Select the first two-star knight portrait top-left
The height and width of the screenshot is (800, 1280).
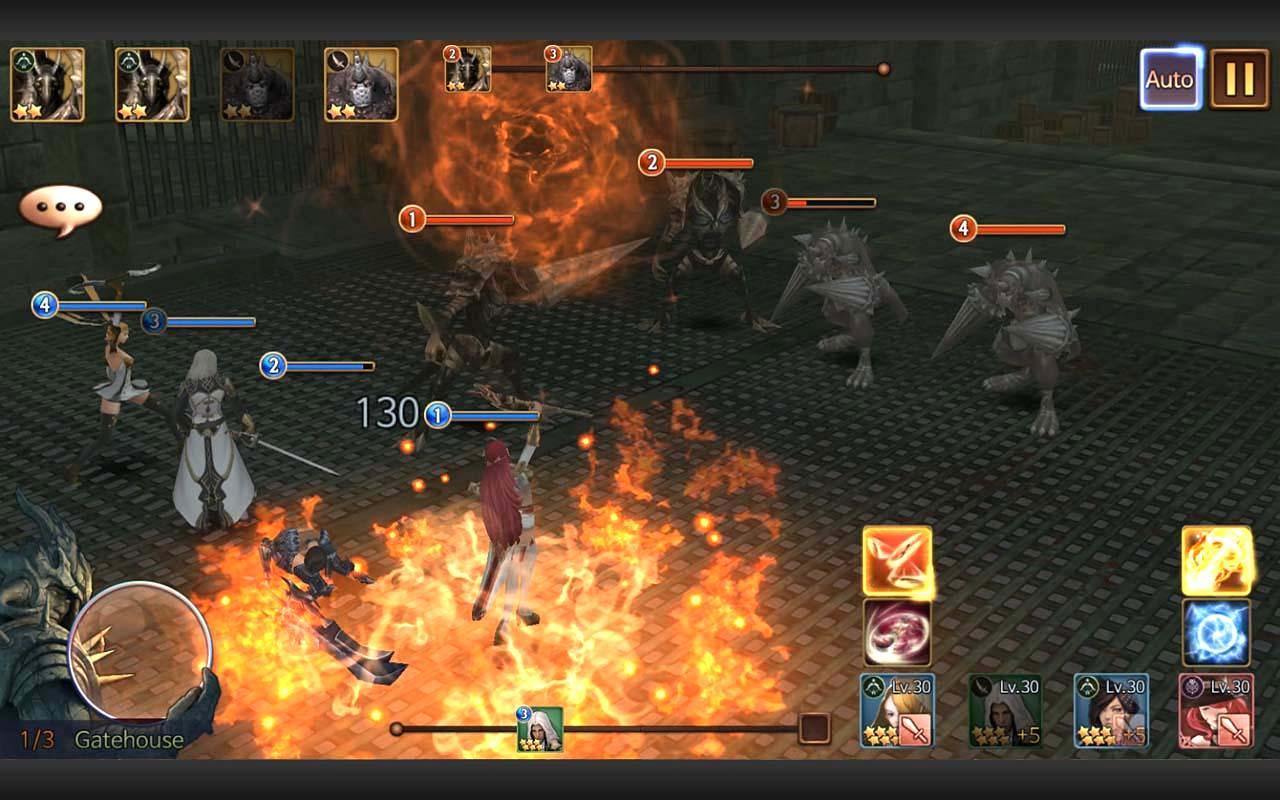pos(47,82)
